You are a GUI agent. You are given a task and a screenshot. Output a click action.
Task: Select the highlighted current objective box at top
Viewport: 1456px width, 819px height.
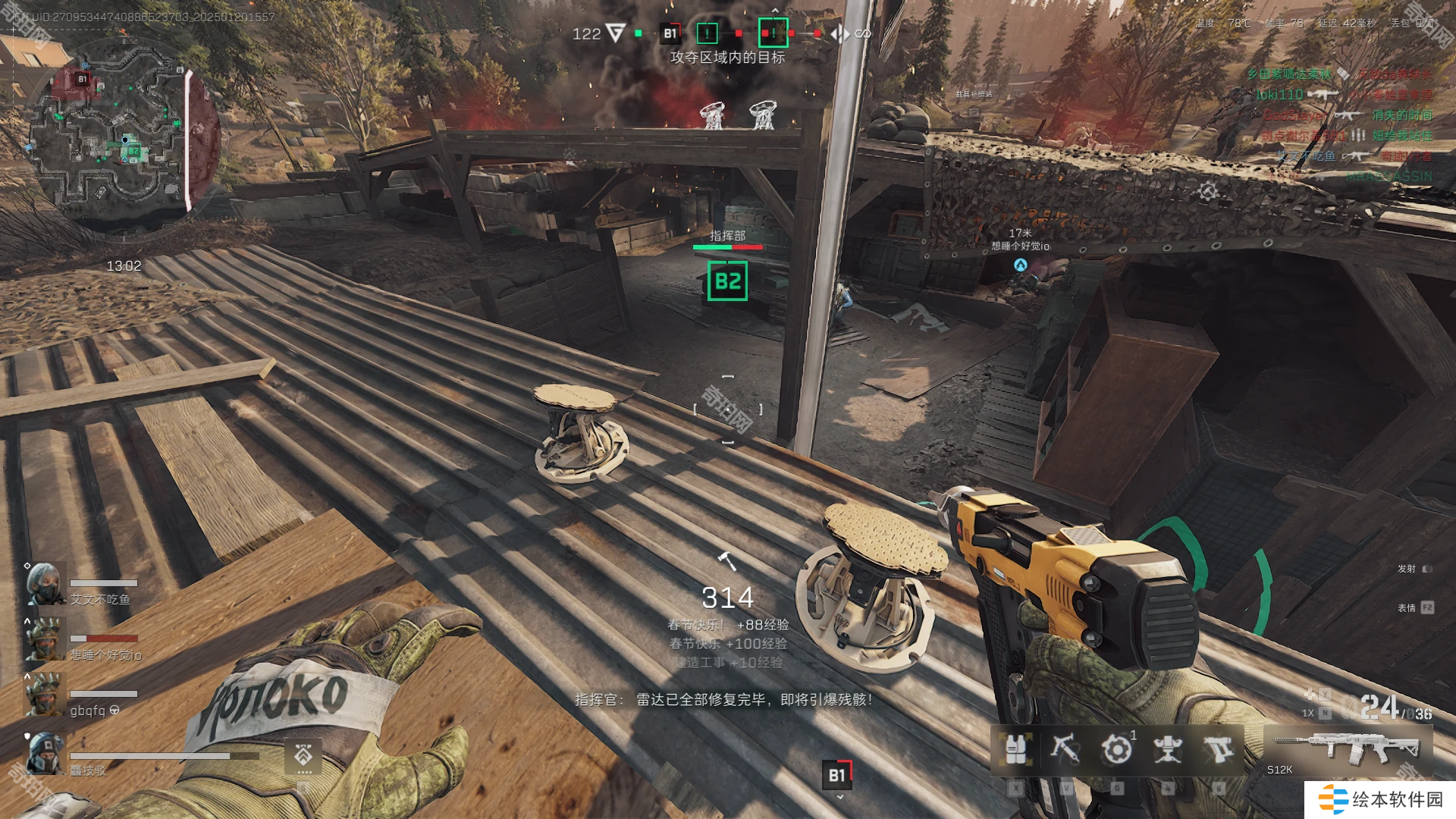coord(773,33)
